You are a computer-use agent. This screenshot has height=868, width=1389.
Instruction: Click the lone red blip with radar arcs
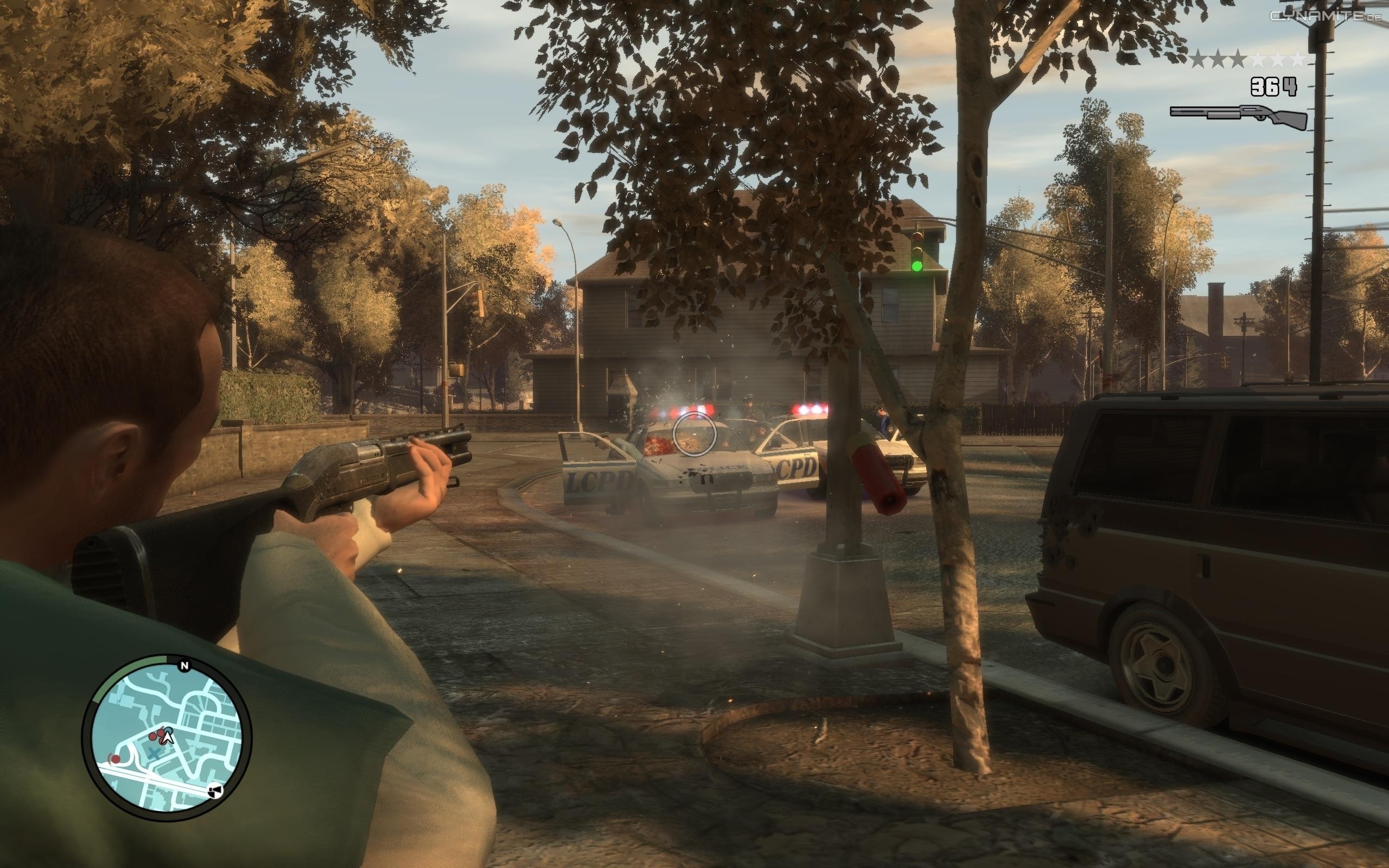point(116,759)
